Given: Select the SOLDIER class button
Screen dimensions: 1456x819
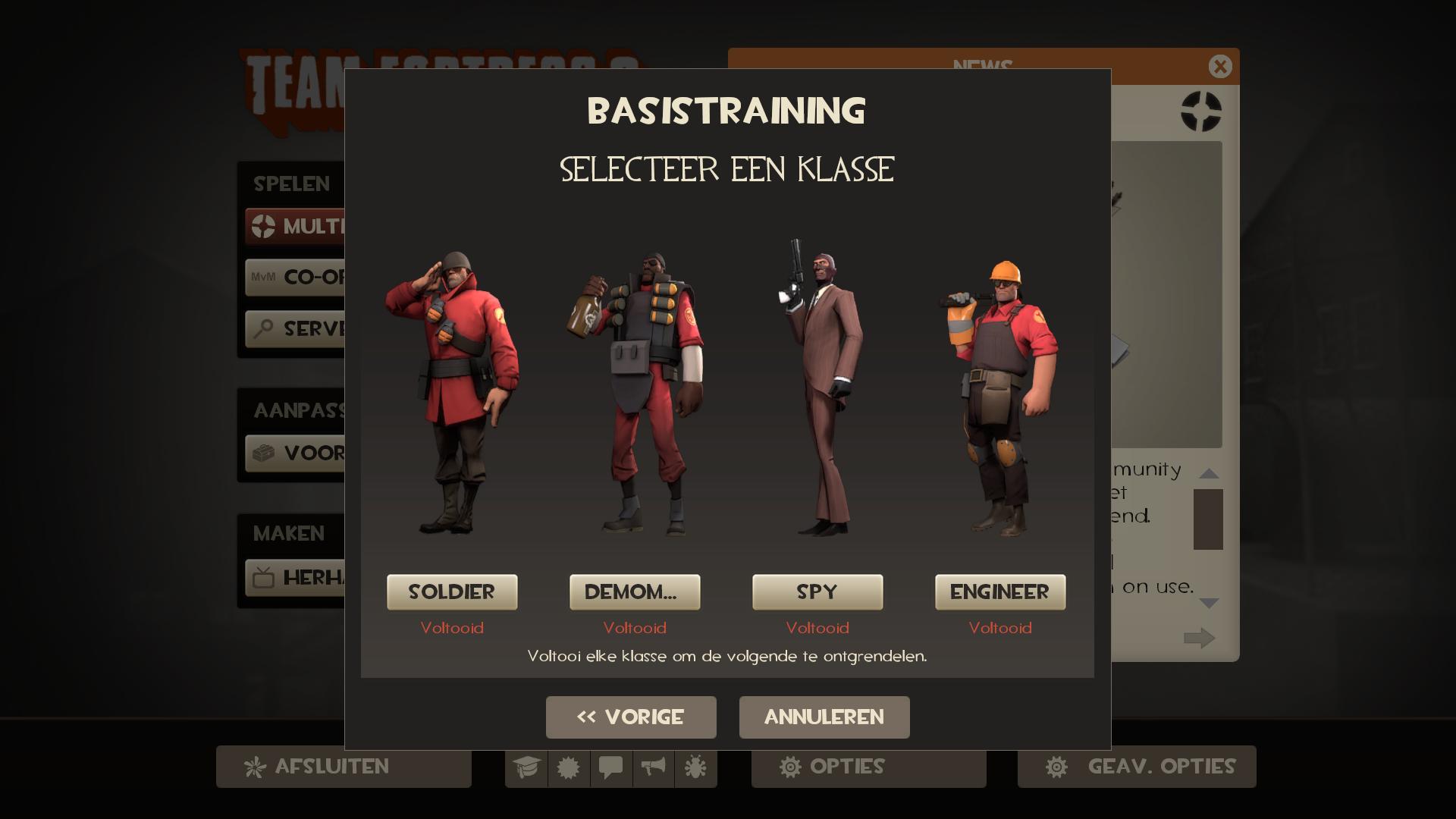Looking at the screenshot, I should click(452, 592).
